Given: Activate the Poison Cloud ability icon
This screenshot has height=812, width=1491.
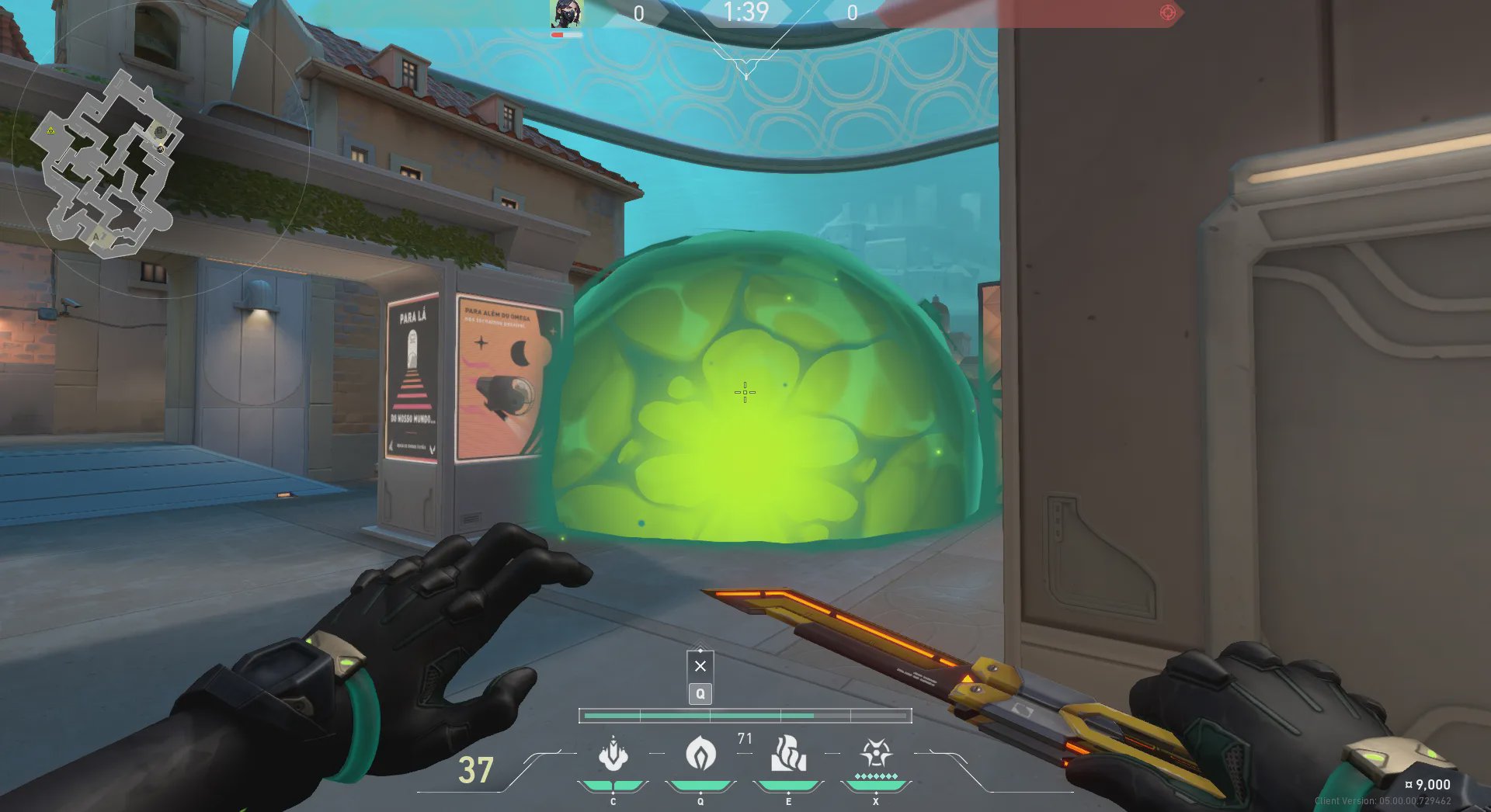Looking at the screenshot, I should pos(700,754).
